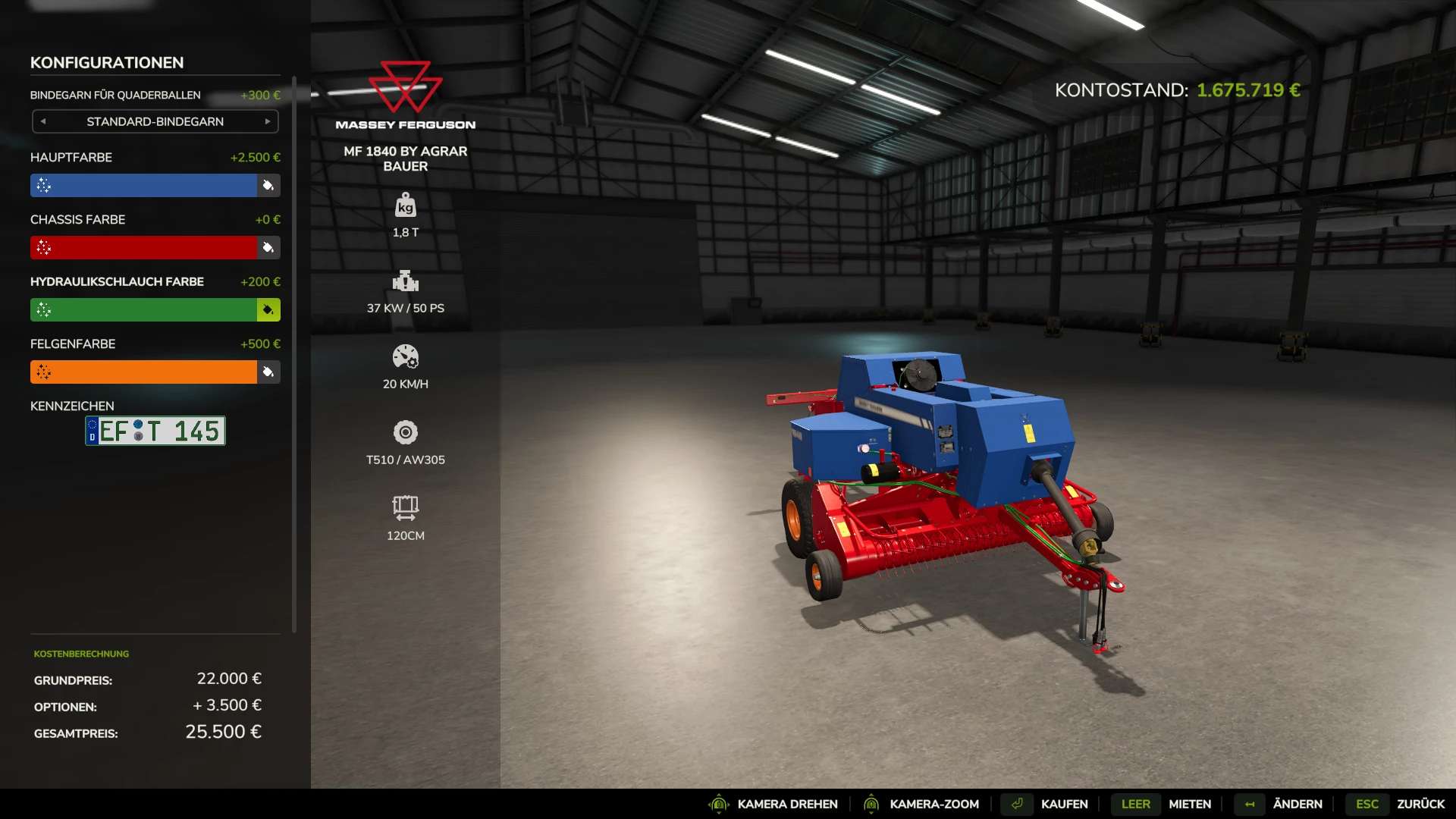The image size is (1456, 819).
Task: Click the paint bucket beside Chassis Farbe
Action: click(268, 248)
